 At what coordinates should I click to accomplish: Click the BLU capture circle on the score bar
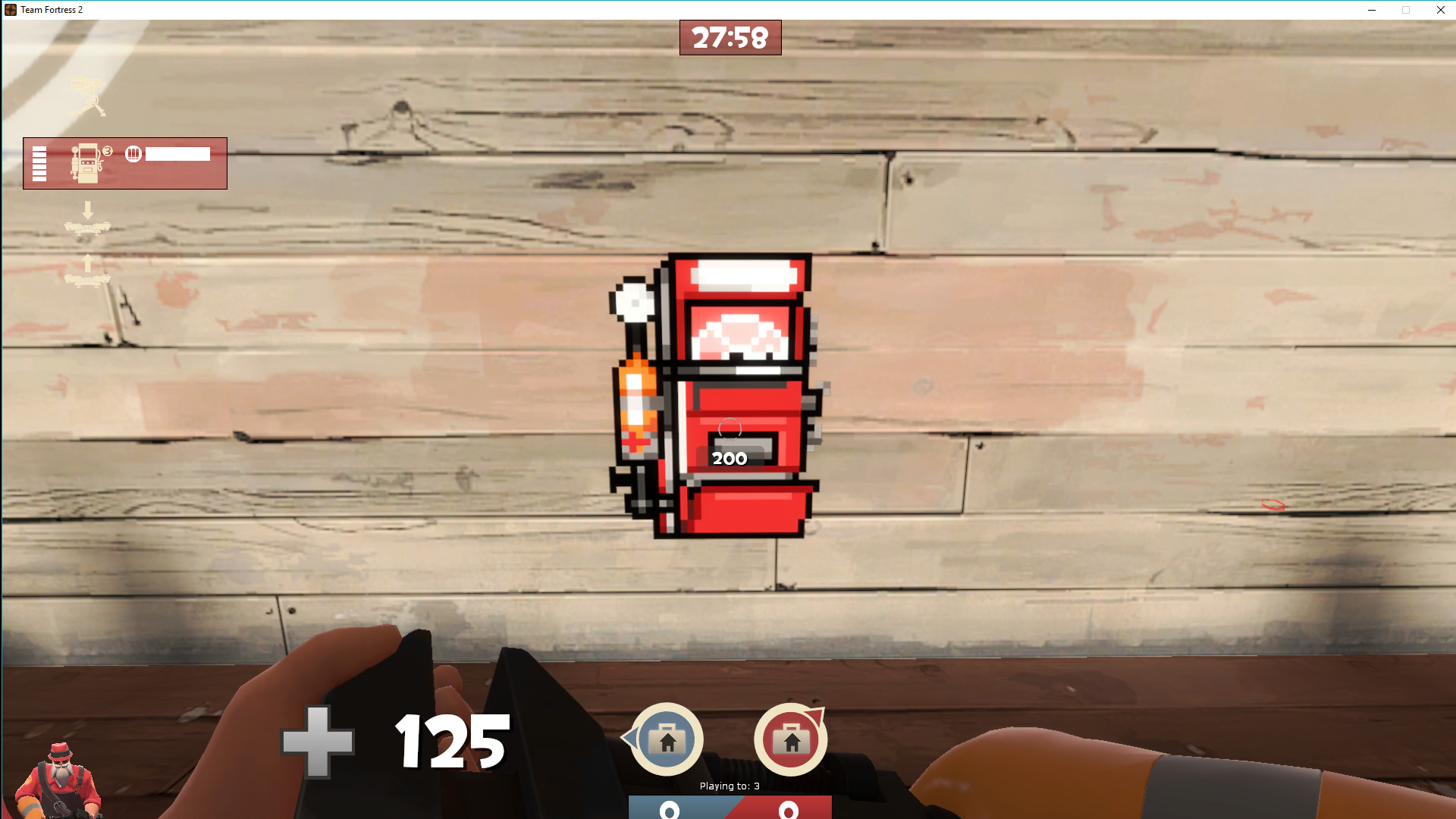pos(670,810)
